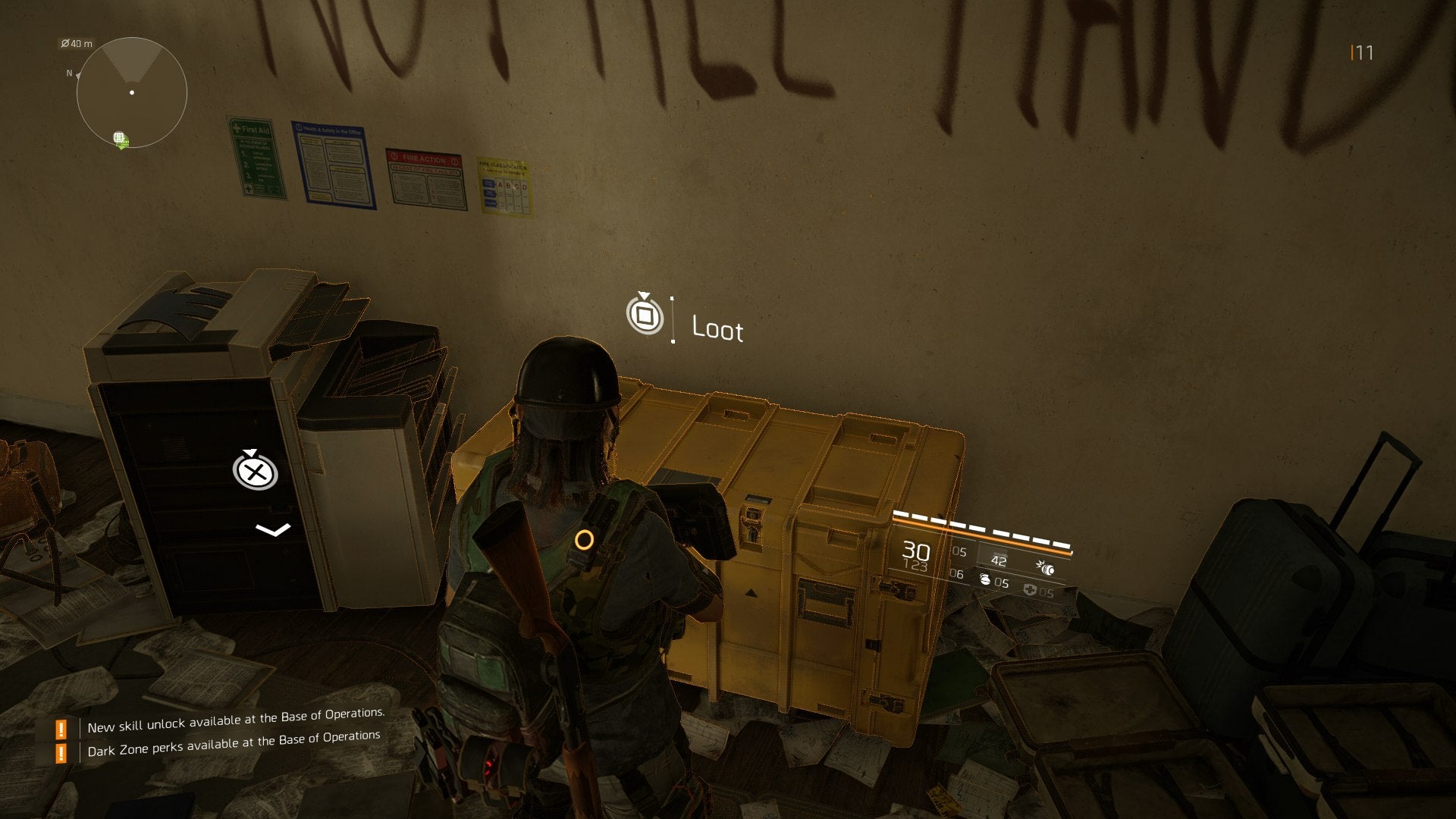Click the armor kit cross icon in HUD
1456x819 pixels.
(x=1031, y=591)
